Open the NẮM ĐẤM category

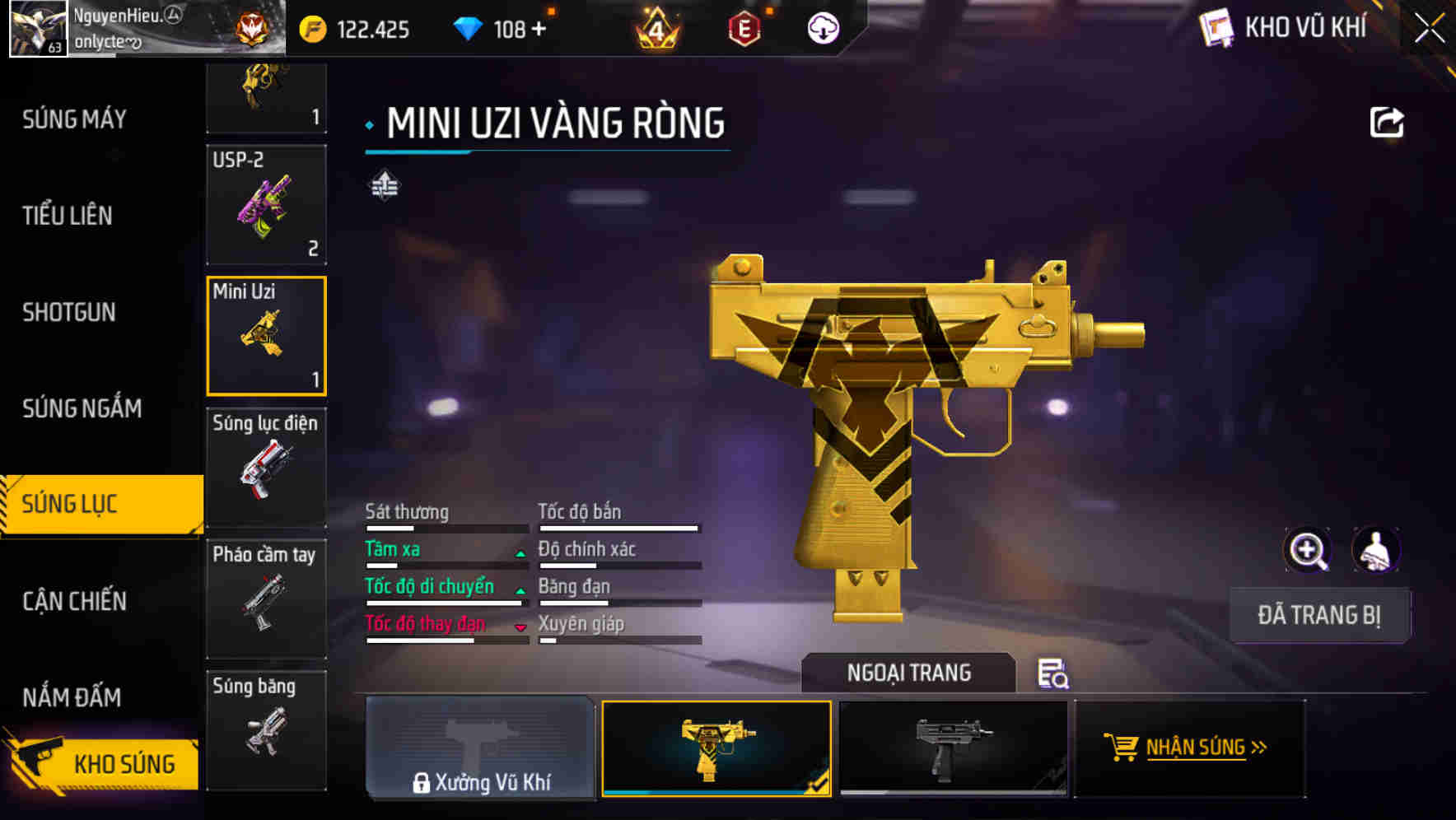[x=72, y=697]
